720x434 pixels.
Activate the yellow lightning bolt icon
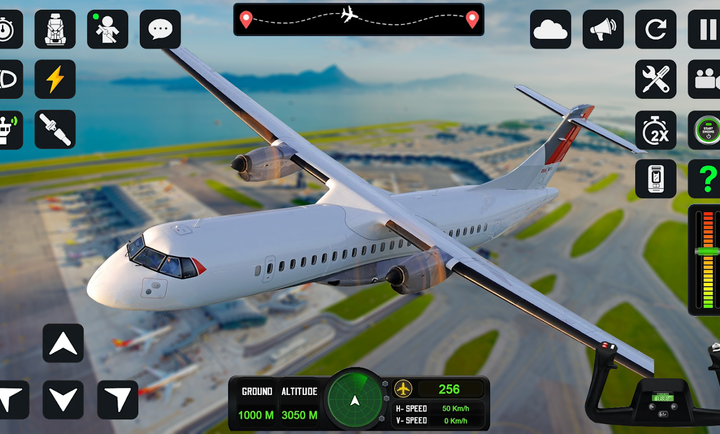(55, 78)
